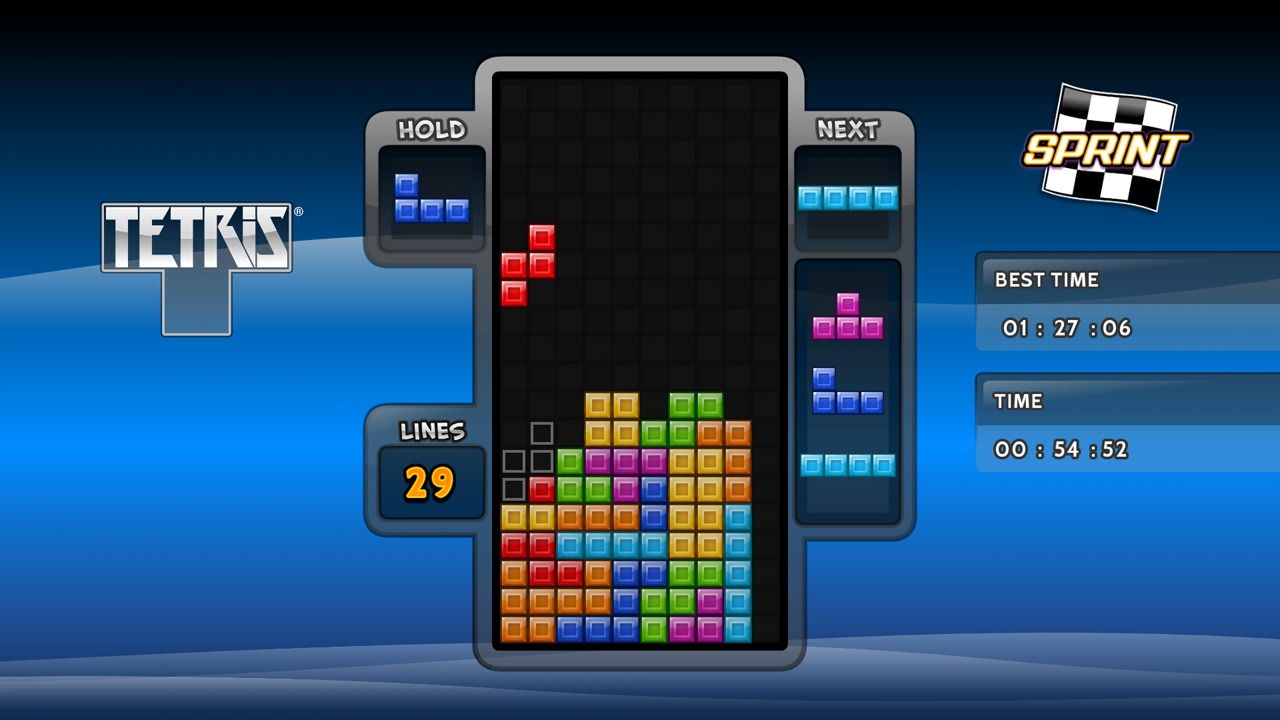Click the cyan I piece in Next box
The width and height of the screenshot is (1280, 720).
(x=847, y=198)
